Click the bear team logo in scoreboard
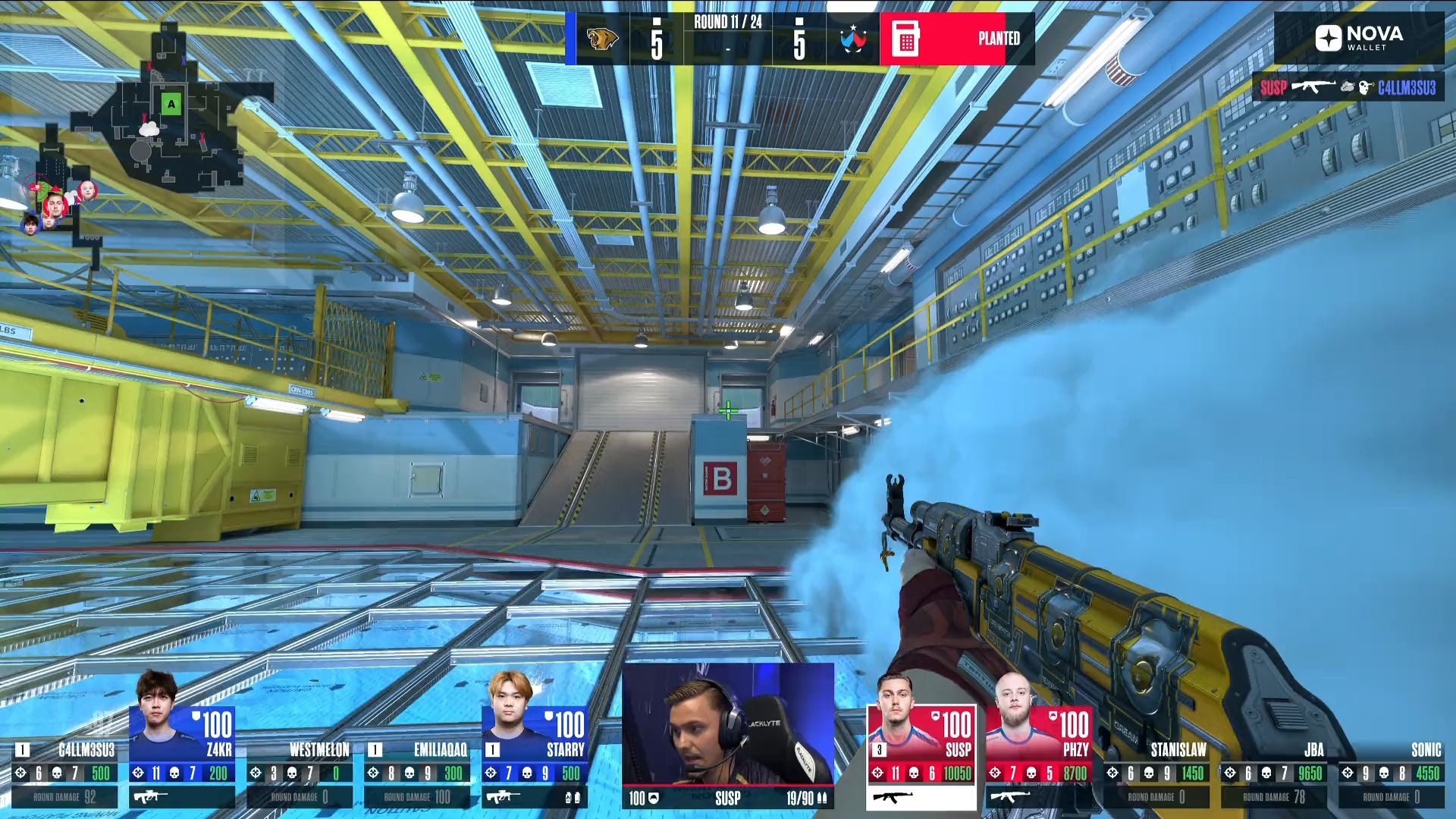 click(x=602, y=39)
